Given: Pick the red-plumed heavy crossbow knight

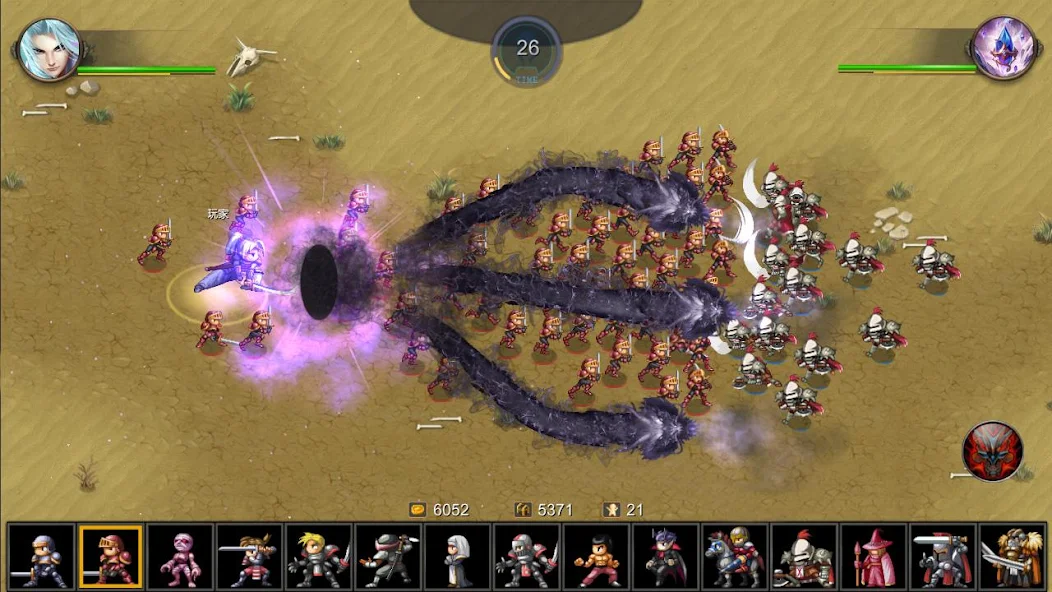Looking at the screenshot, I should point(804,556).
